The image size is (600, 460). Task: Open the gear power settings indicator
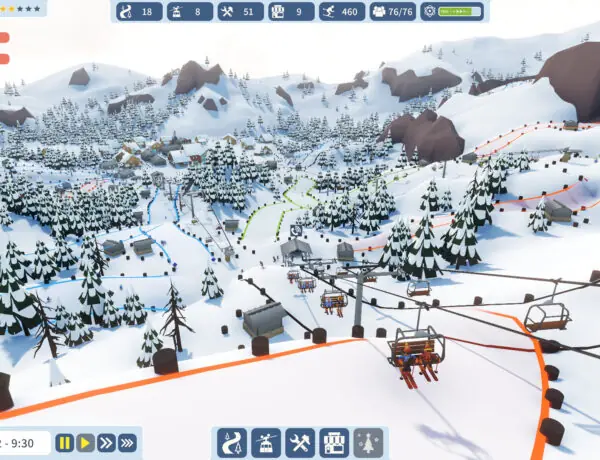coord(452,12)
